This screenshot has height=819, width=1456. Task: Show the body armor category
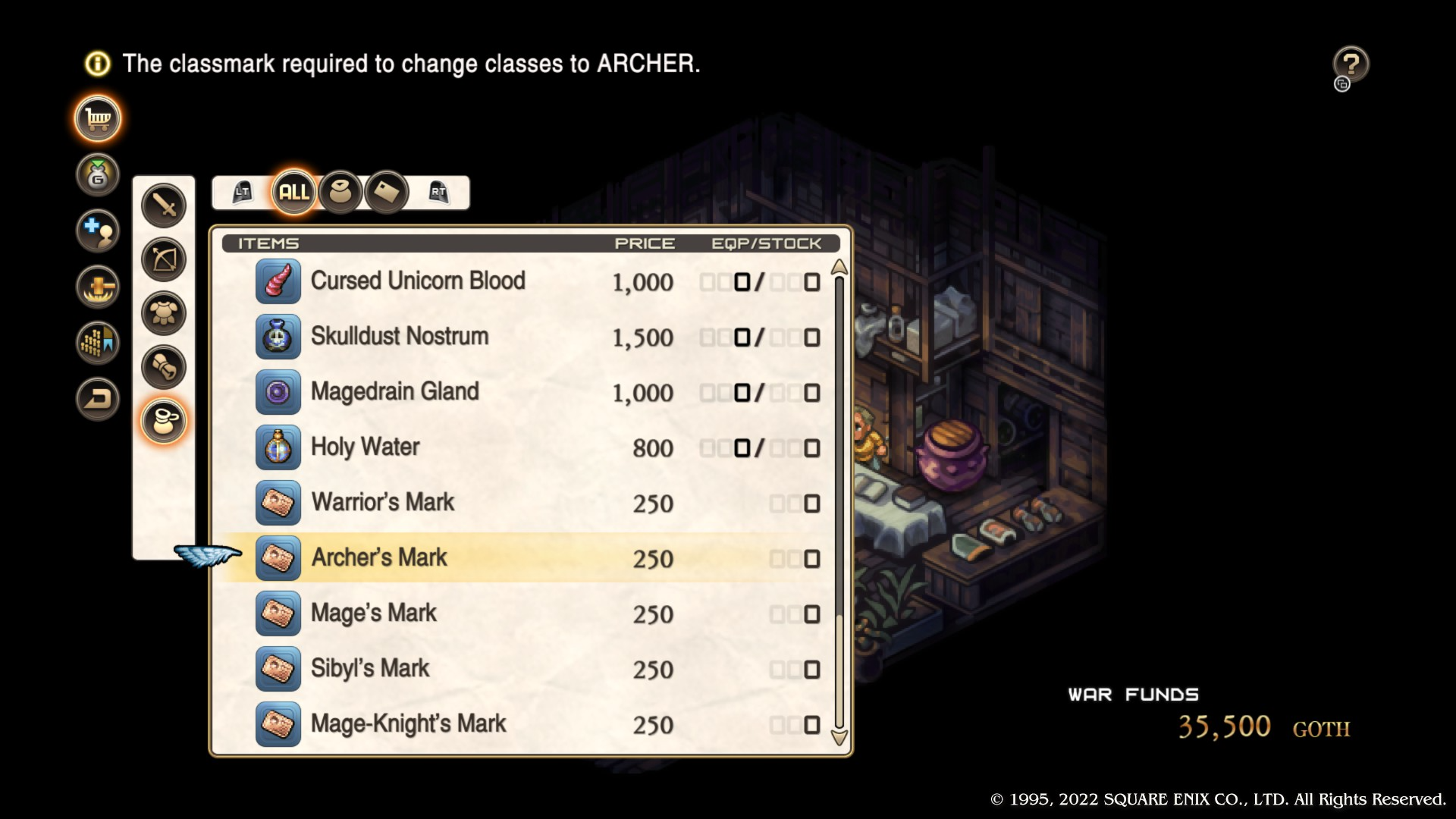pyautogui.click(x=164, y=313)
